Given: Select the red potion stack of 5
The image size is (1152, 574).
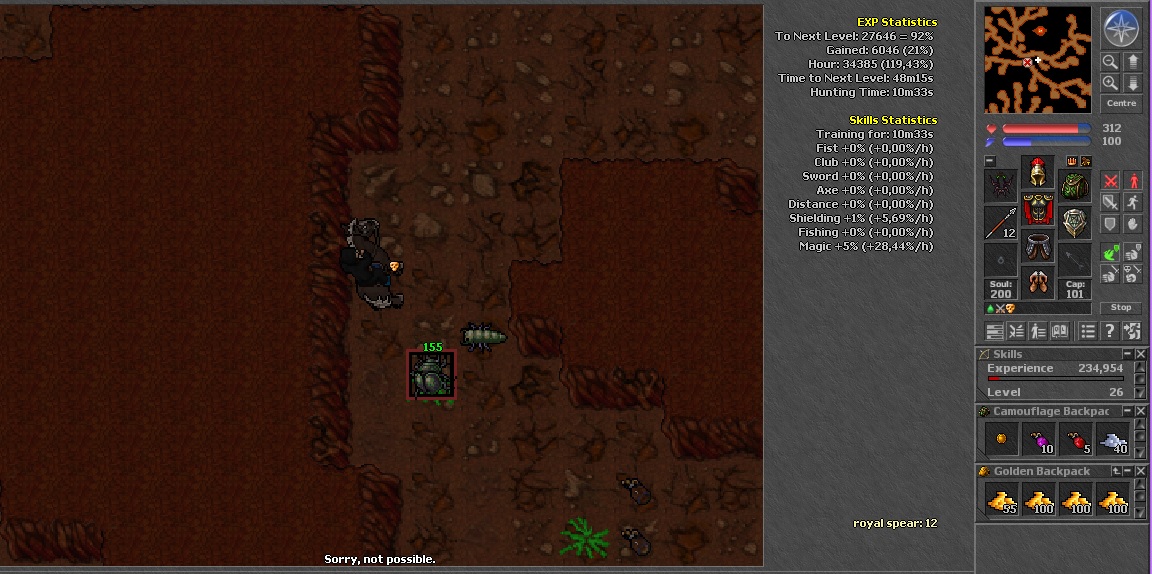Looking at the screenshot, I should pos(1076,440).
